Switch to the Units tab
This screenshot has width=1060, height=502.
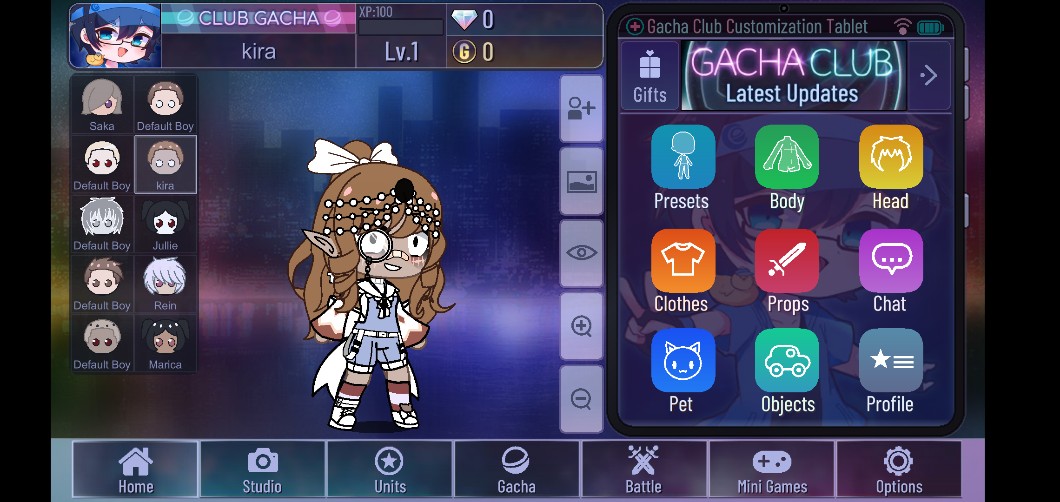pyautogui.click(x=389, y=470)
